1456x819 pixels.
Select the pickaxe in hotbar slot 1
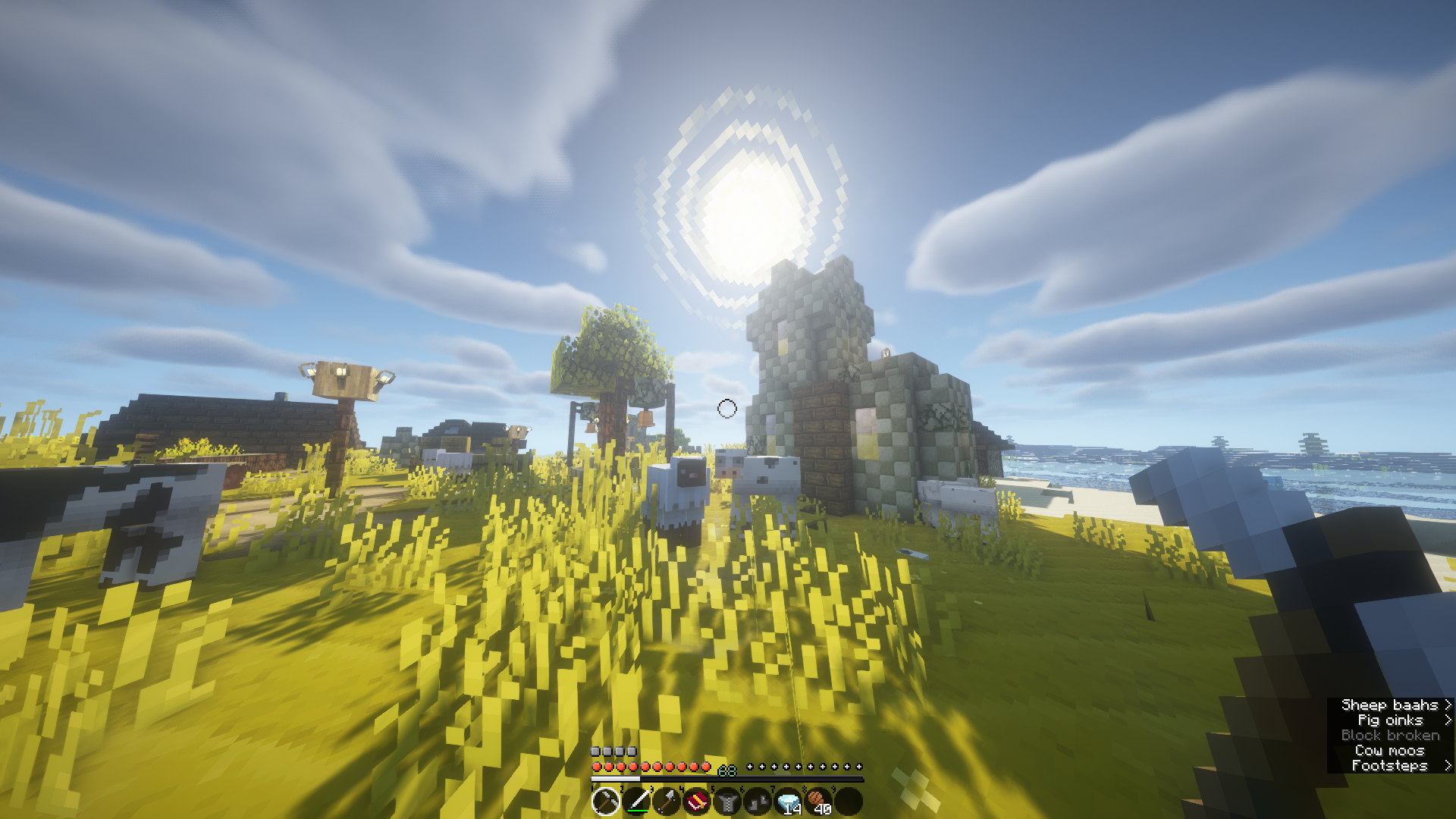[606, 803]
